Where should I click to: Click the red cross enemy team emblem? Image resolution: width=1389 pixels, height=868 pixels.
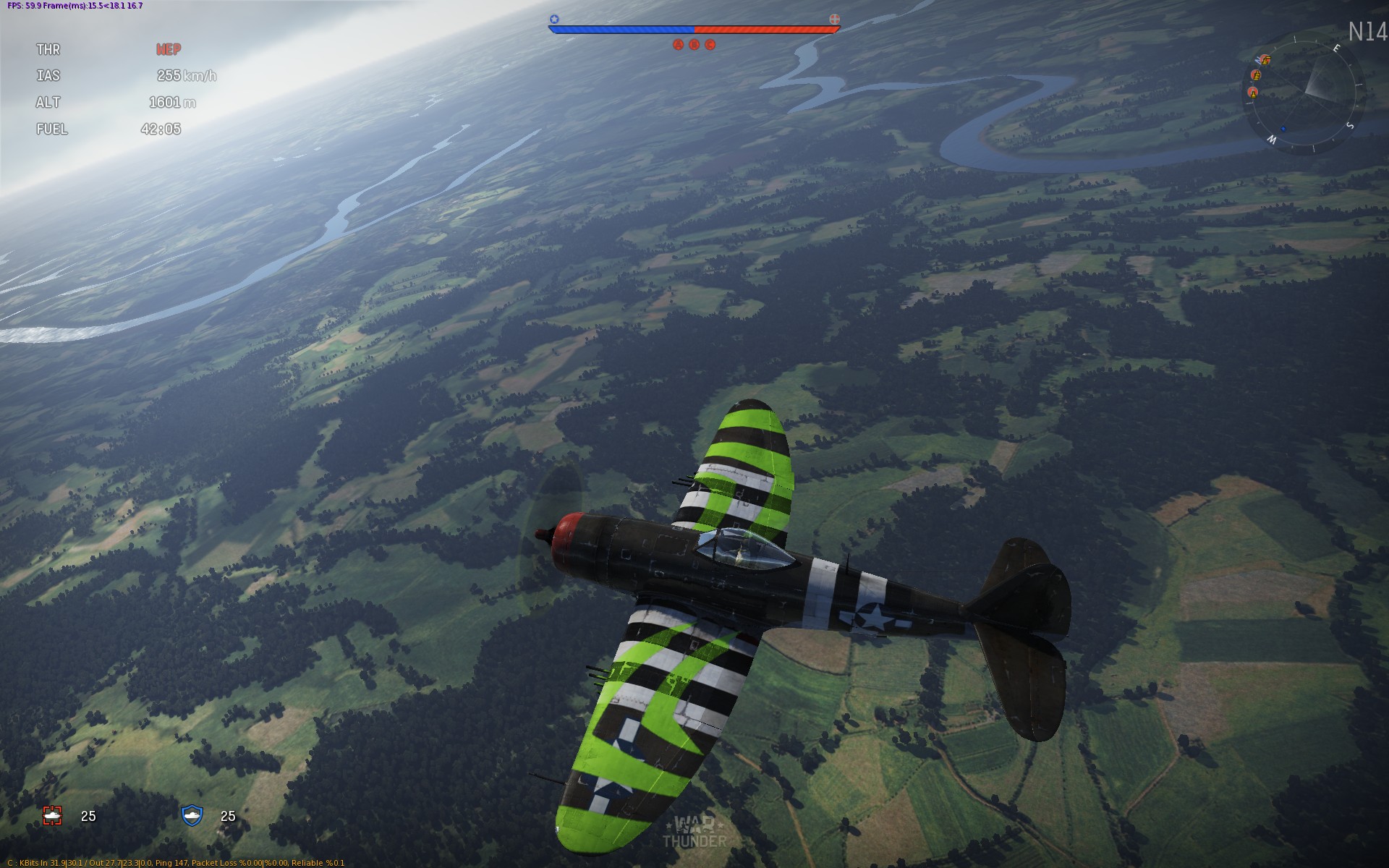(x=834, y=19)
